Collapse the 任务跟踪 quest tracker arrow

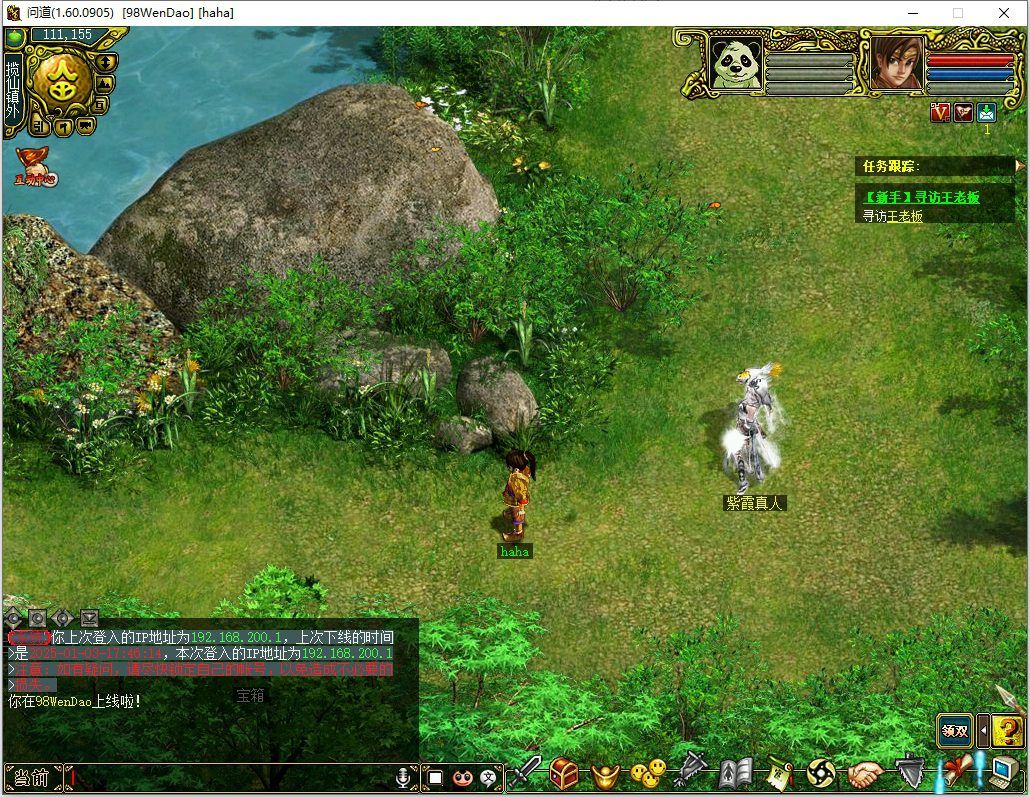pos(1019,165)
